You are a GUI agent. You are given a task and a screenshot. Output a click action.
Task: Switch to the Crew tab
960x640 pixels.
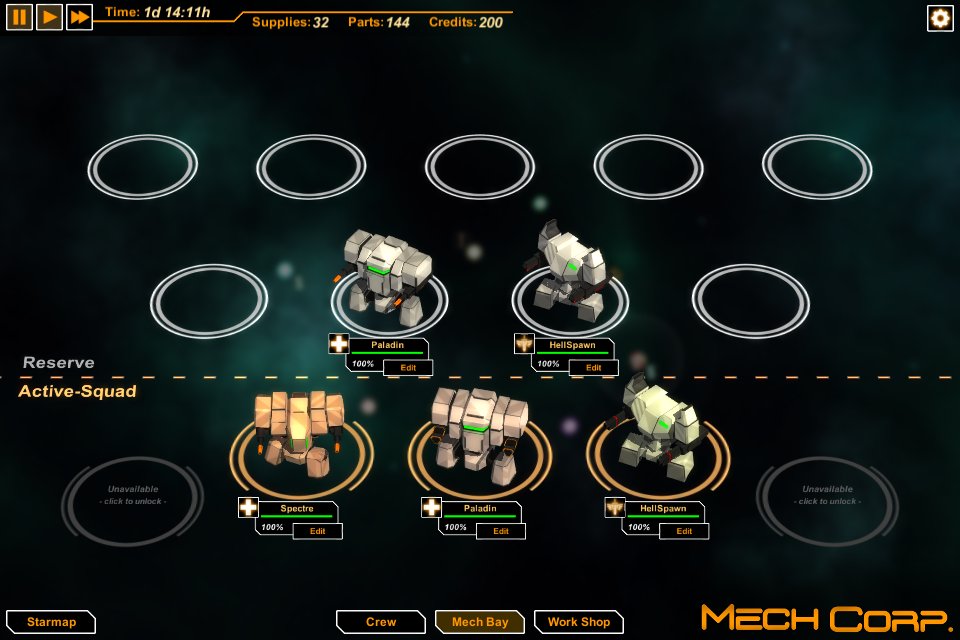[x=381, y=622]
